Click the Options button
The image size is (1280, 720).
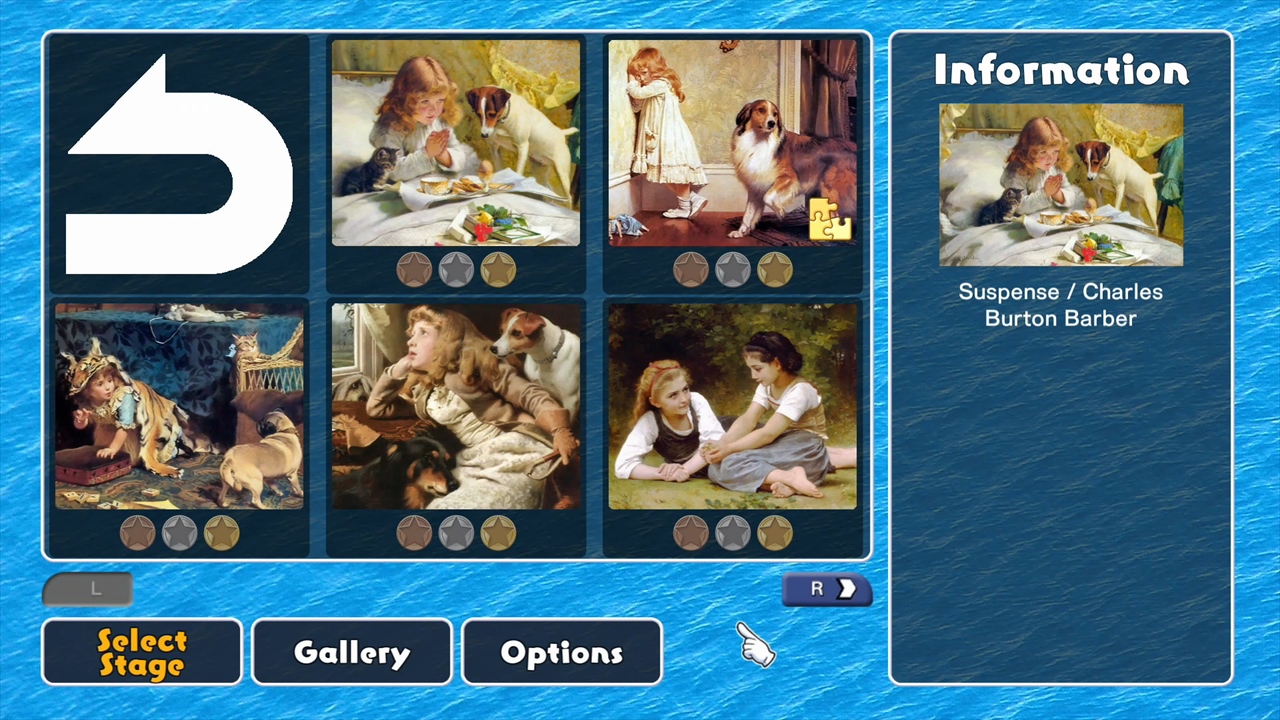coord(561,652)
